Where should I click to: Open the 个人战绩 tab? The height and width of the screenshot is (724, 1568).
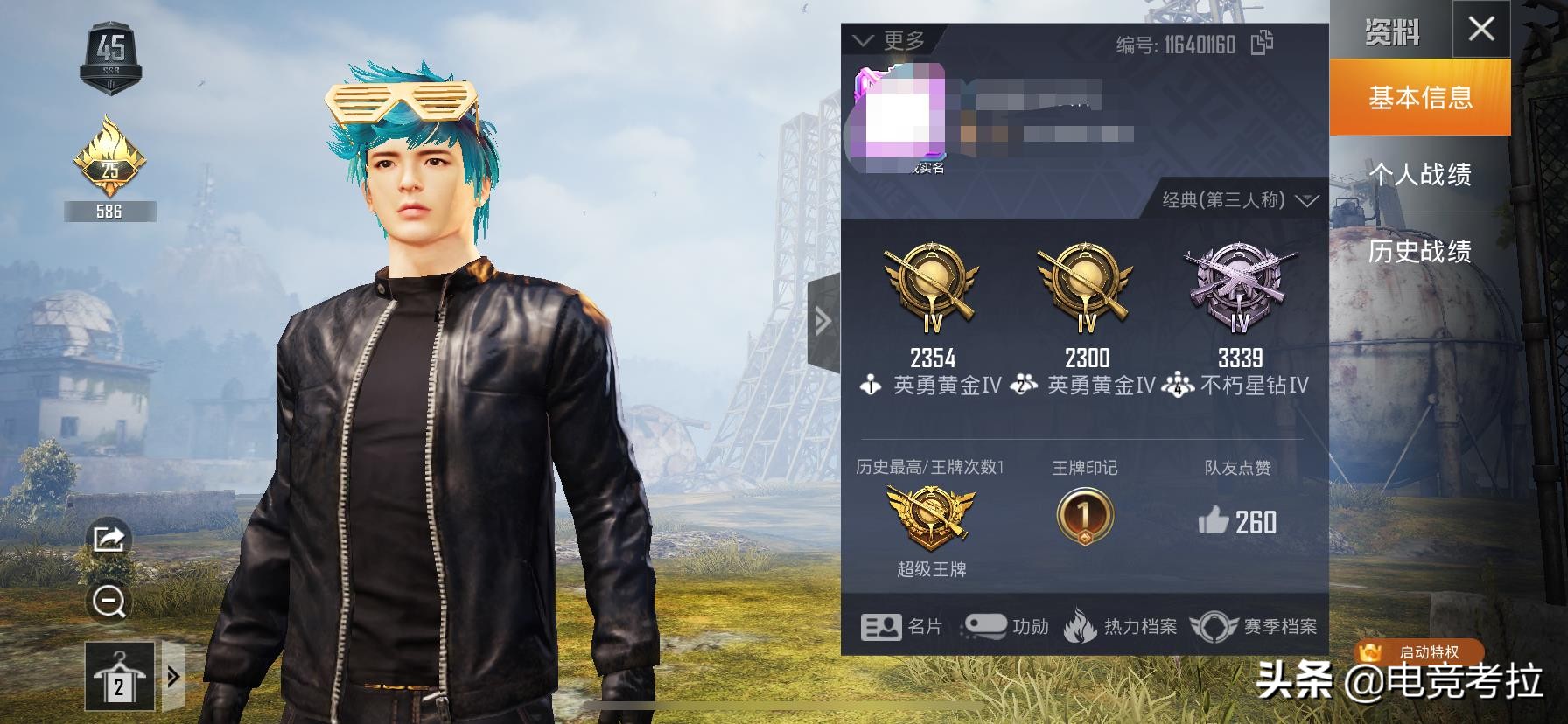[1419, 174]
